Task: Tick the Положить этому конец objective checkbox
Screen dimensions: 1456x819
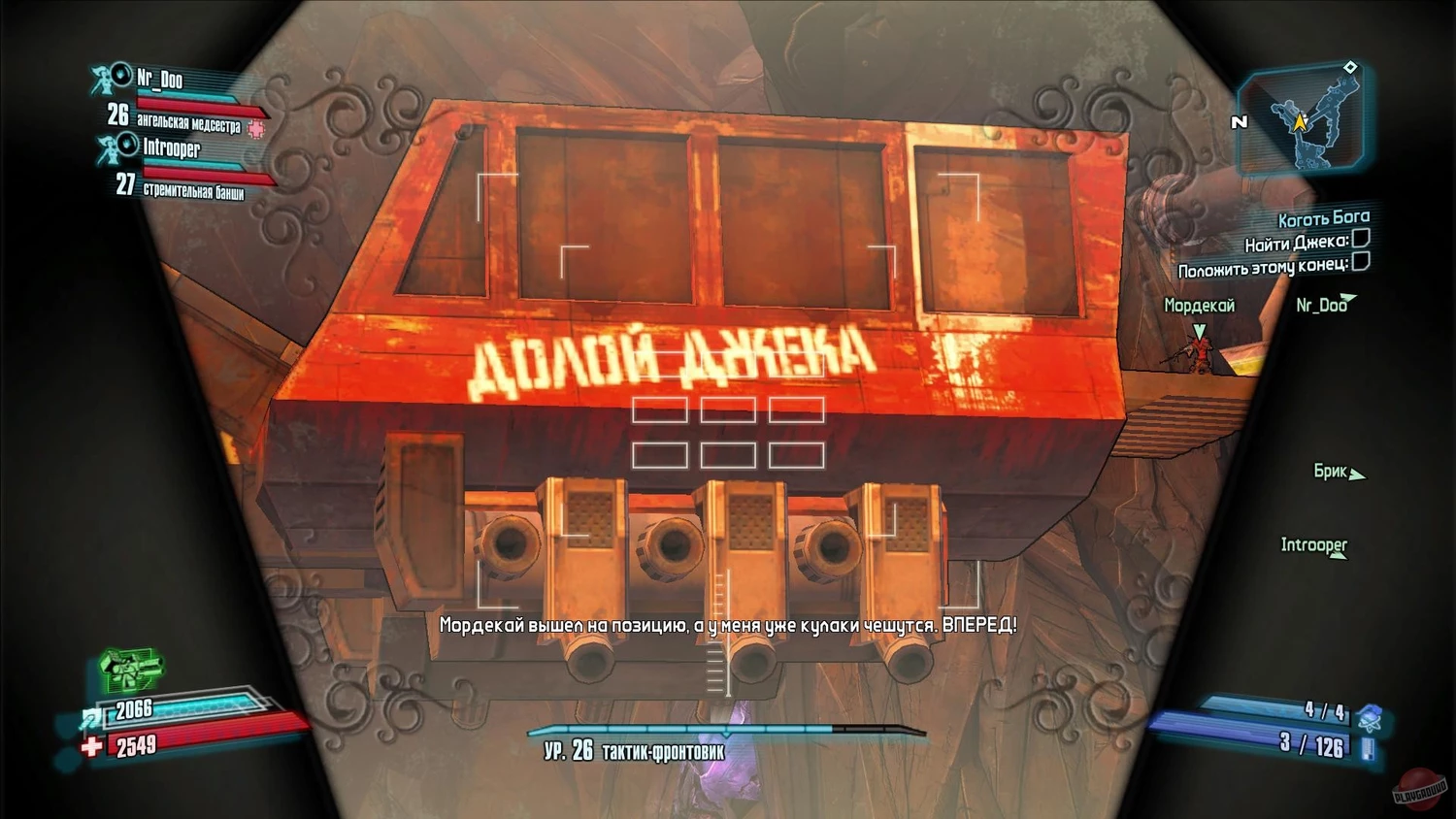Action: pyautogui.click(x=1361, y=261)
